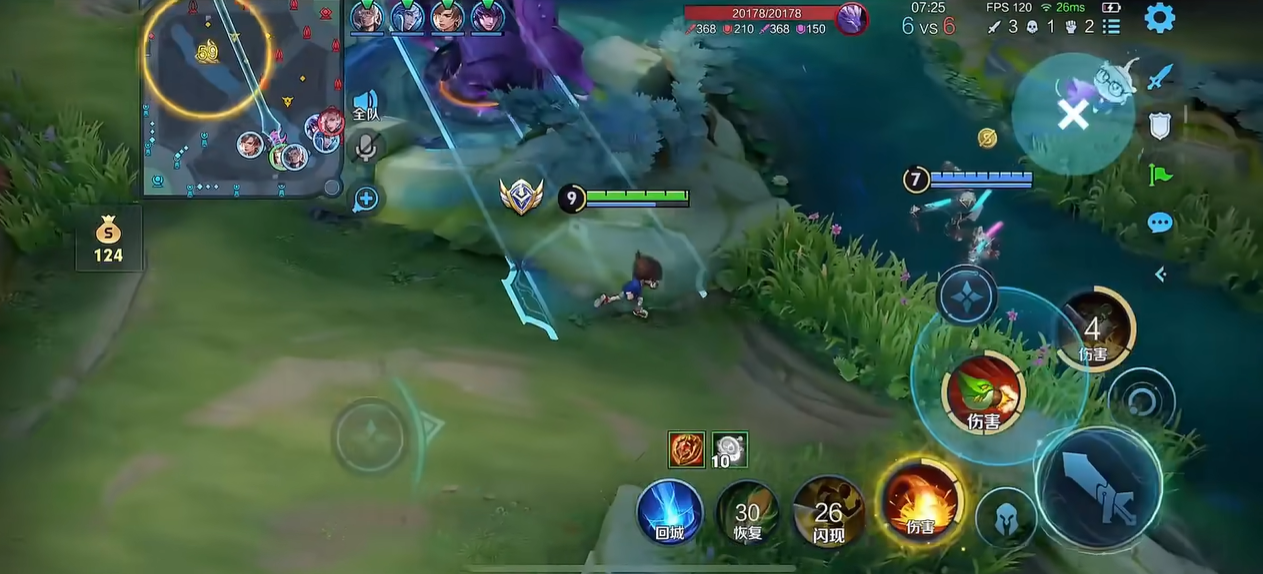Tap the large sword basic attack button
Screen dimensions: 1263x574
point(1098,487)
